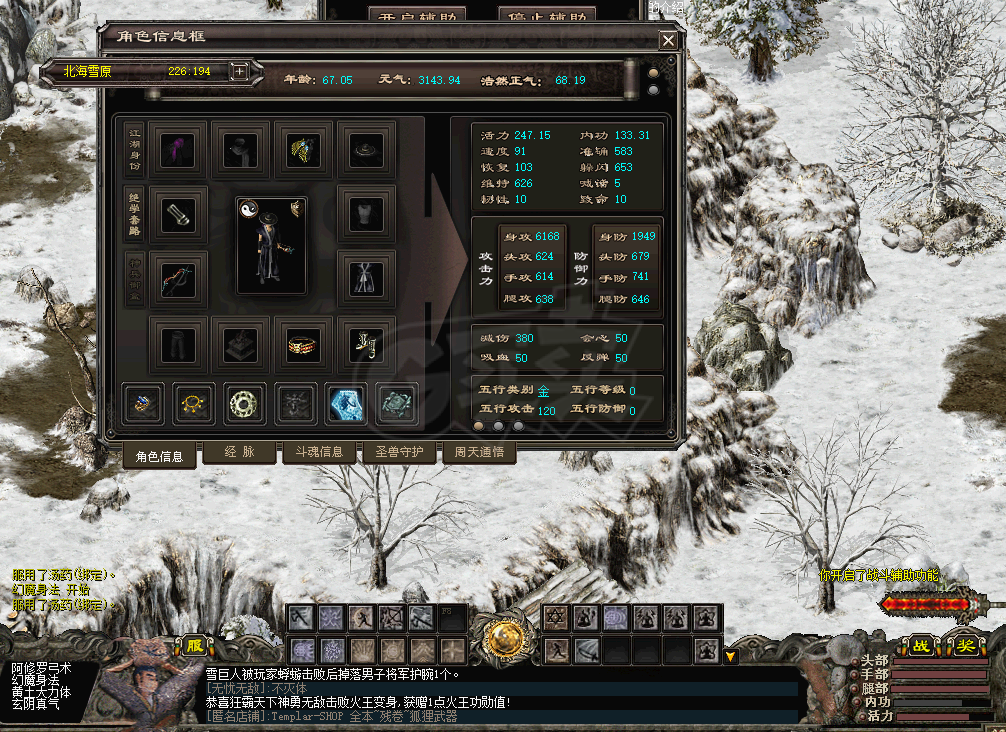
Task: Click the 奖 reward button
Action: (964, 646)
